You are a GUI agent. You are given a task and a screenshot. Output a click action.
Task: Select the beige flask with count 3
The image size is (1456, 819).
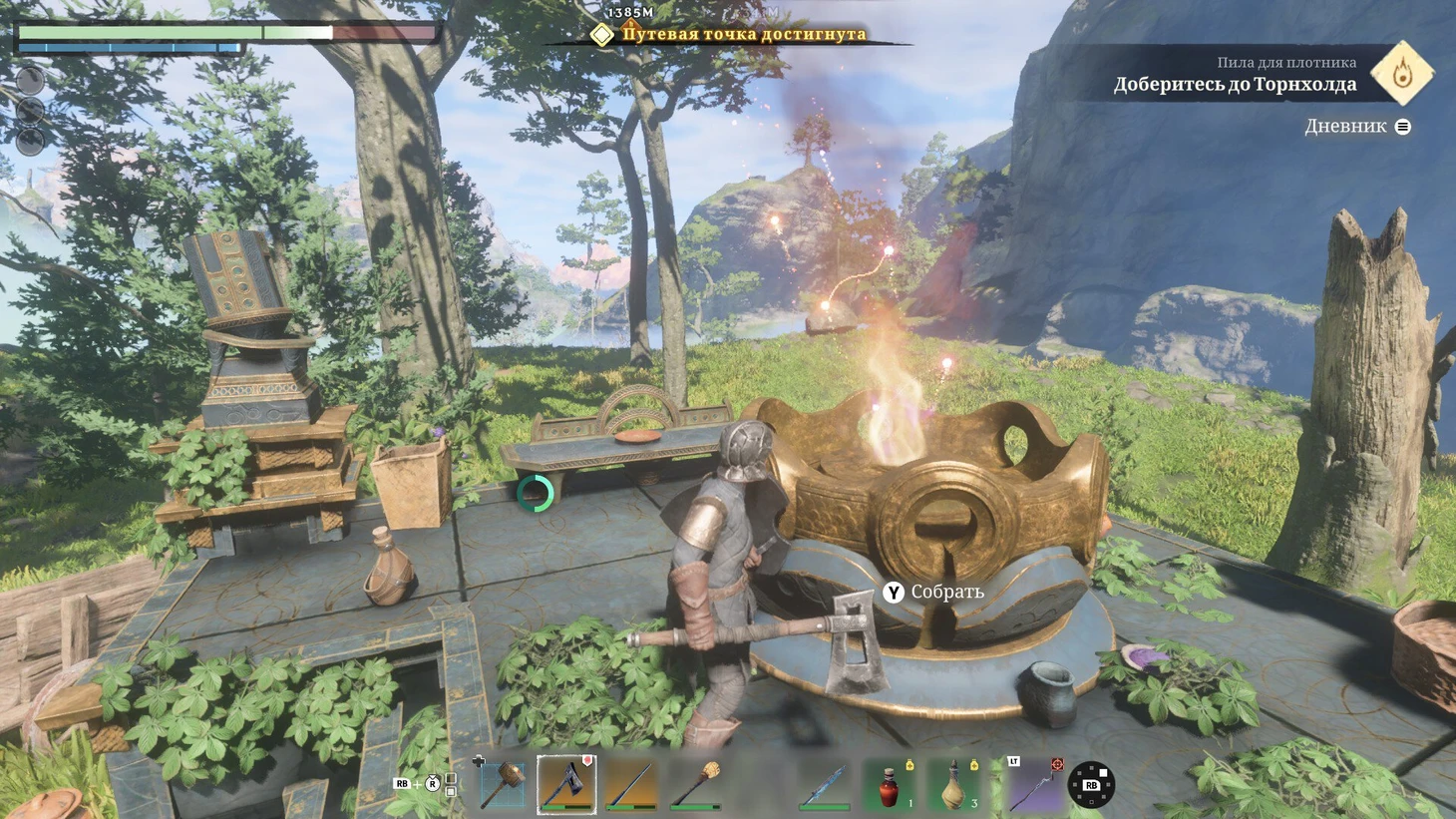(953, 784)
